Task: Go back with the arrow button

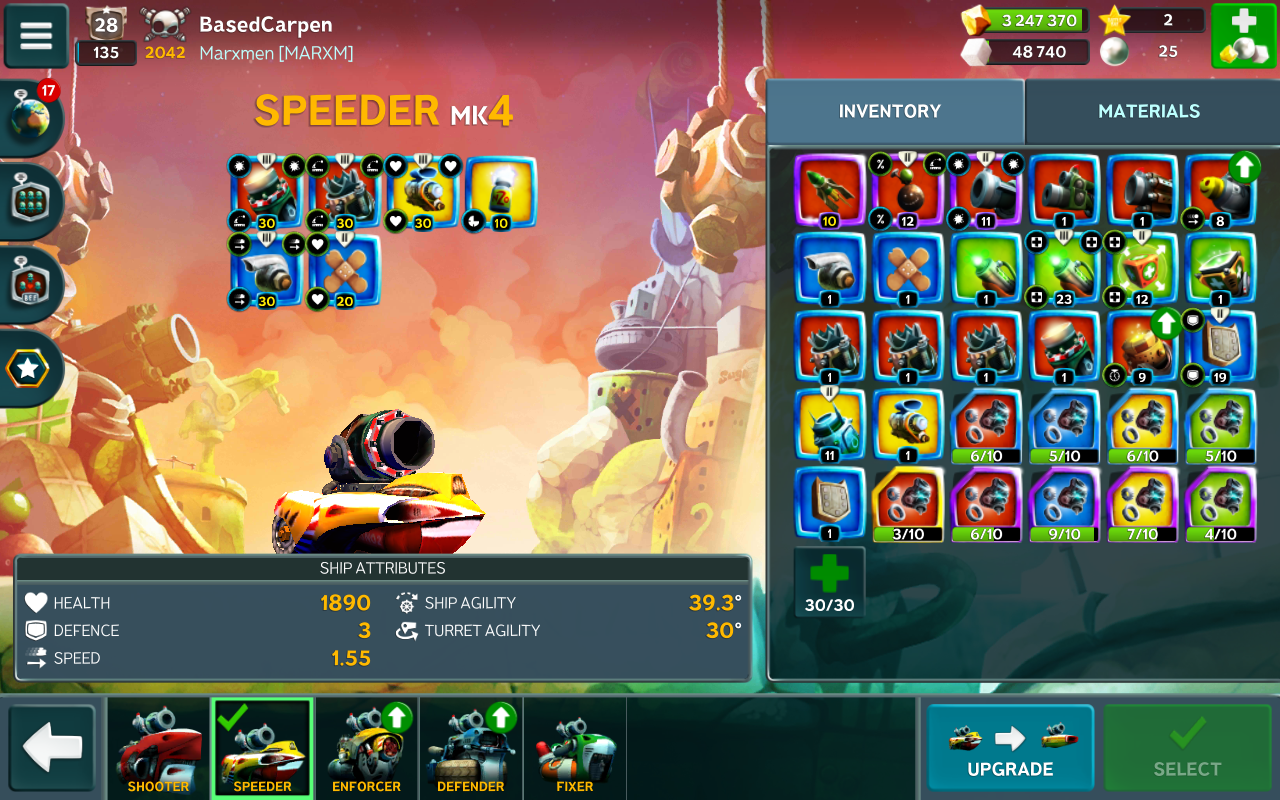Action: point(52,747)
